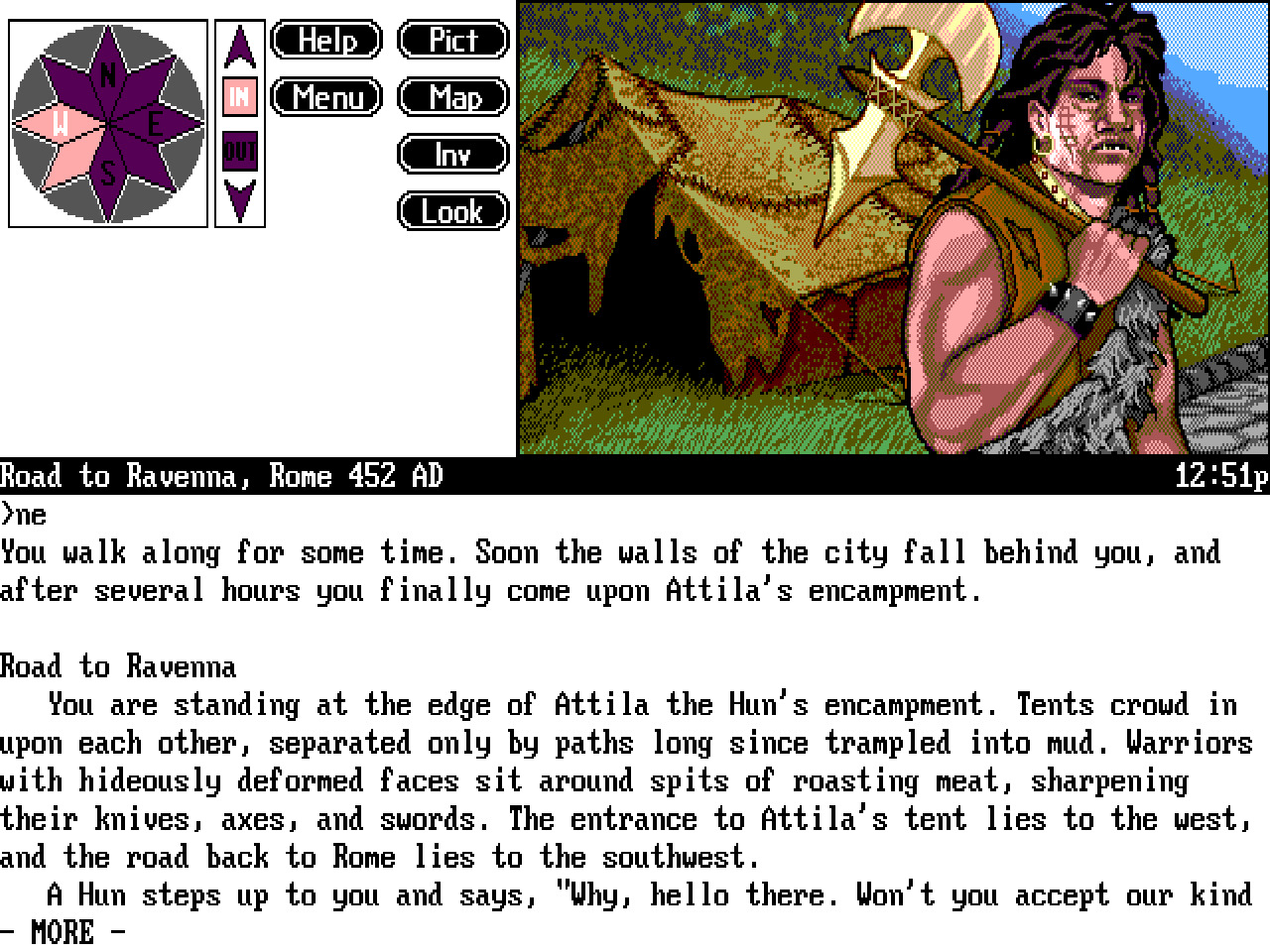1270x952 pixels.
Task: Open the Inv inventory list
Action: 452,155
